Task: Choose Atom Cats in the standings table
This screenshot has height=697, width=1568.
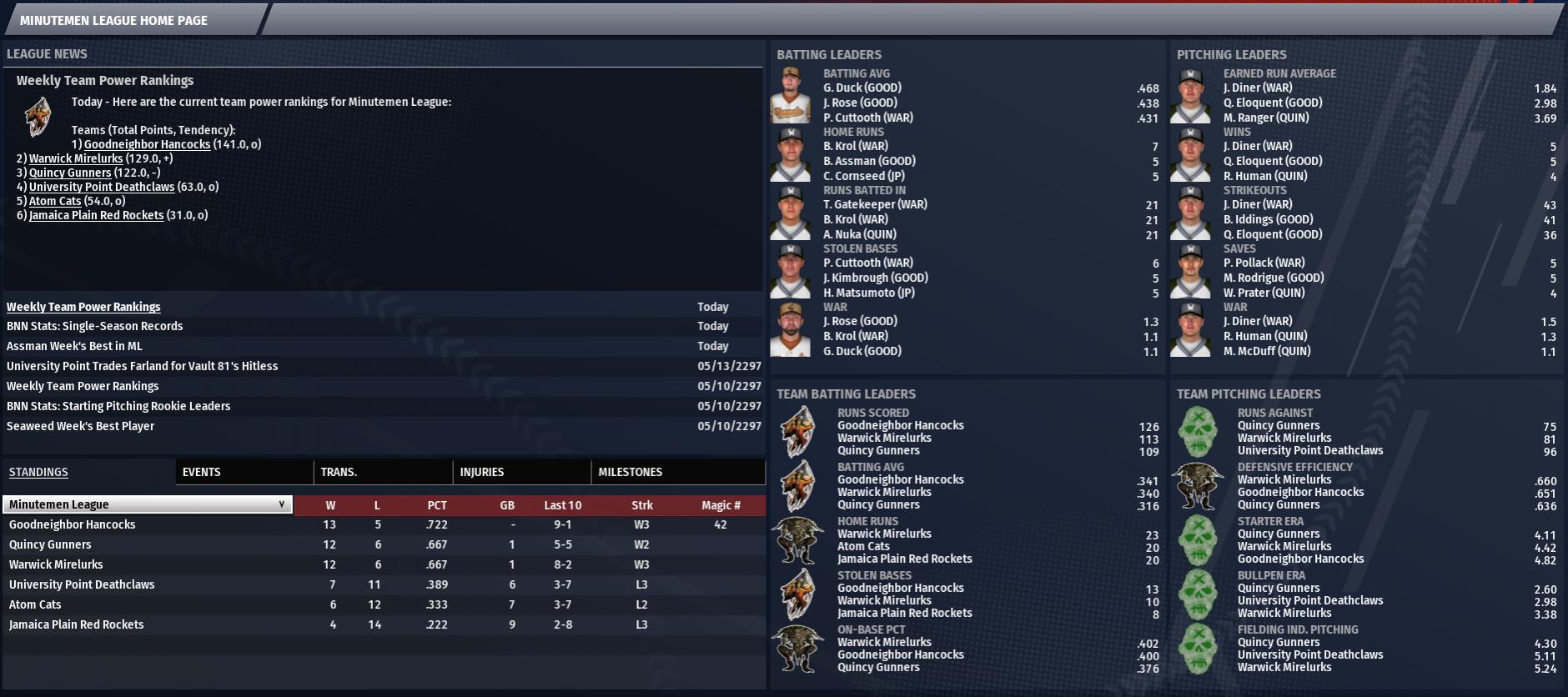Action: [35, 604]
